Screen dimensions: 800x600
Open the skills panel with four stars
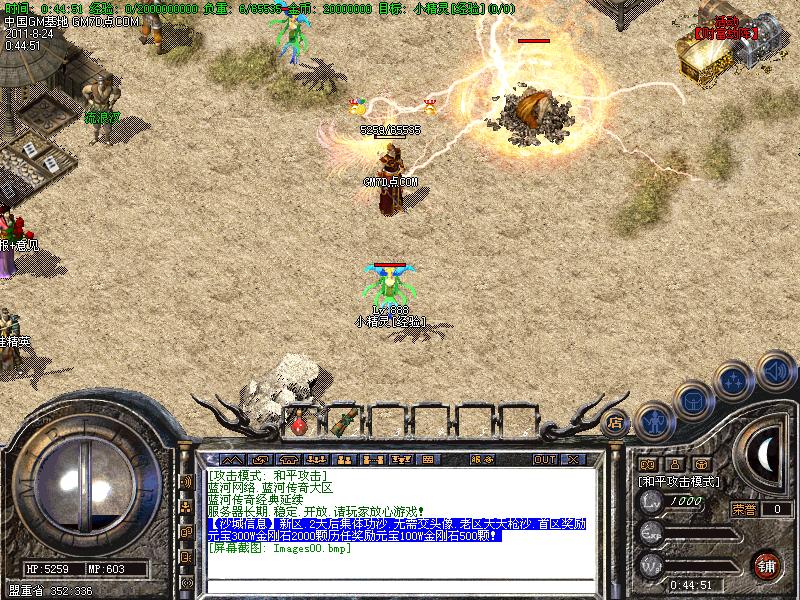click(x=735, y=381)
